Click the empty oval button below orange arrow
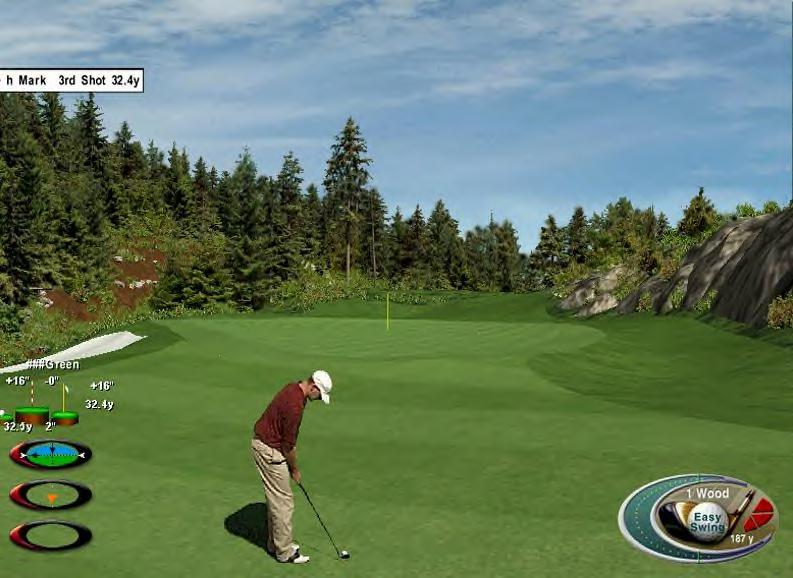This screenshot has height=578, width=793. coord(50,535)
